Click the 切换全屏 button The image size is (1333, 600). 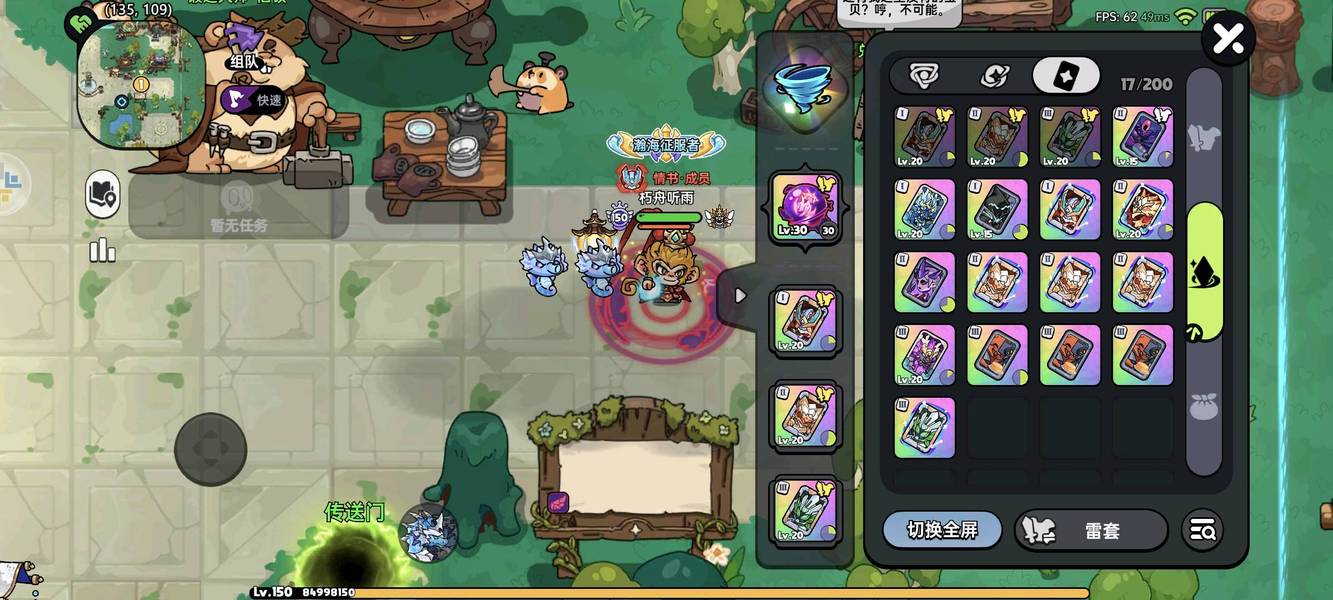(942, 530)
